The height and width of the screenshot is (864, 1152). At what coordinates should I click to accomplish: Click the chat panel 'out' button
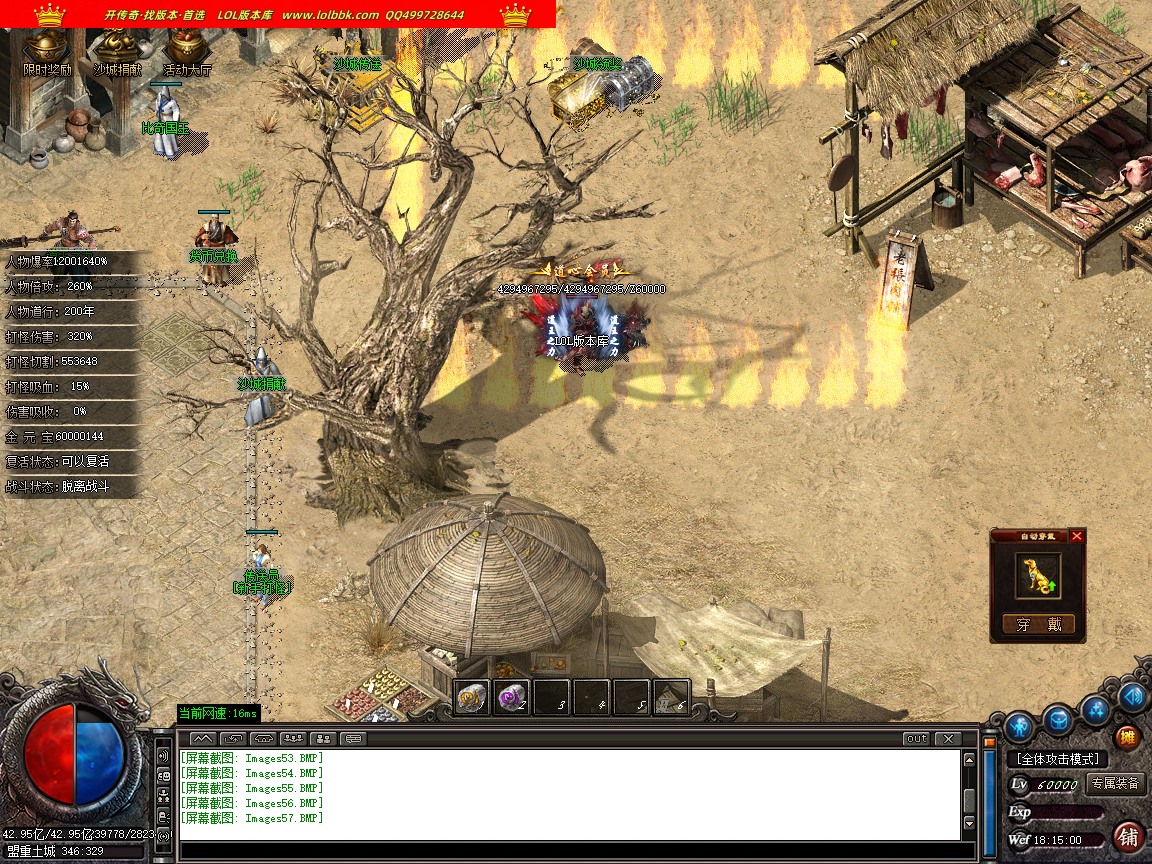point(916,739)
